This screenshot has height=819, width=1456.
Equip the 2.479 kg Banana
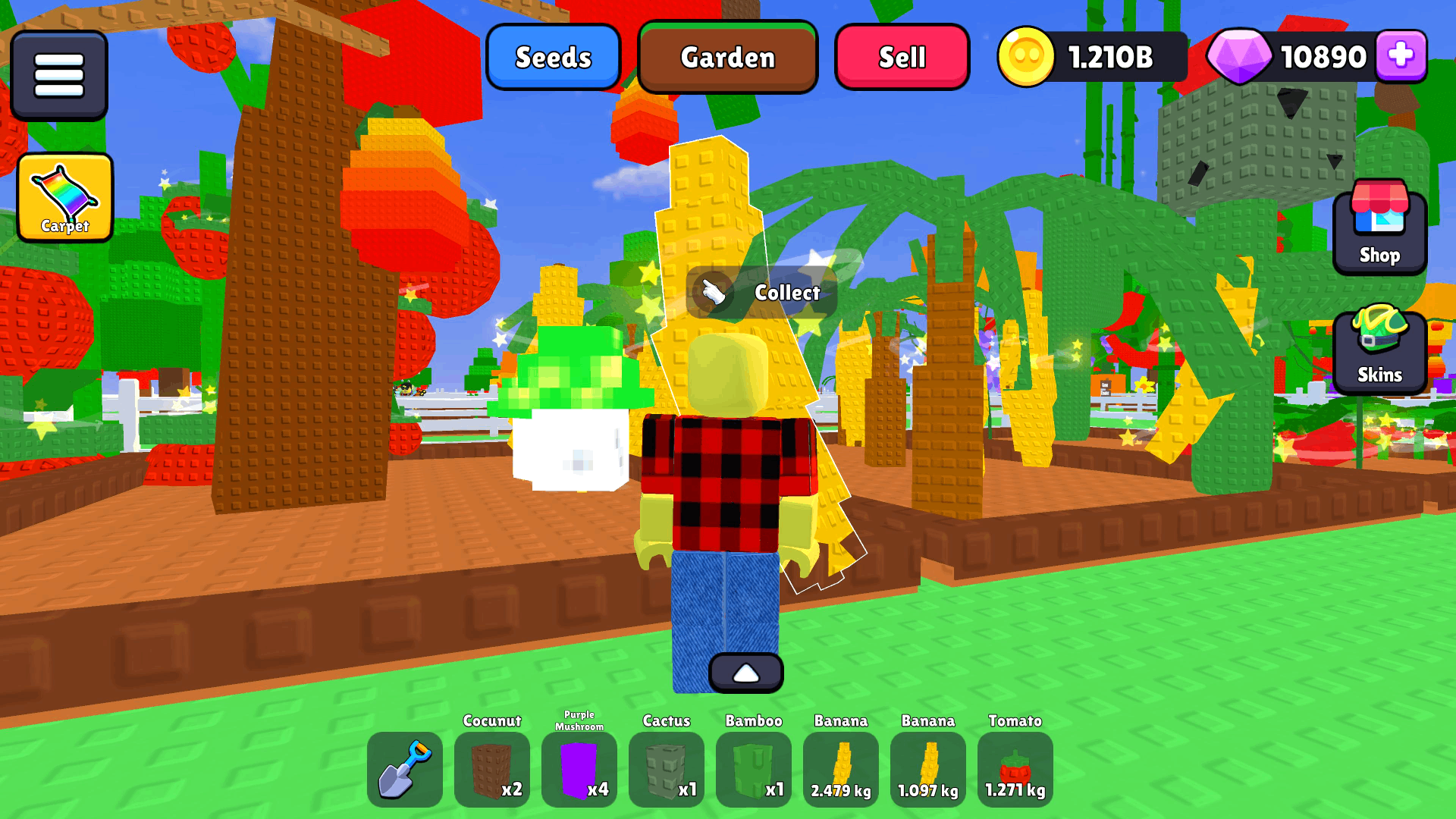[x=841, y=769]
